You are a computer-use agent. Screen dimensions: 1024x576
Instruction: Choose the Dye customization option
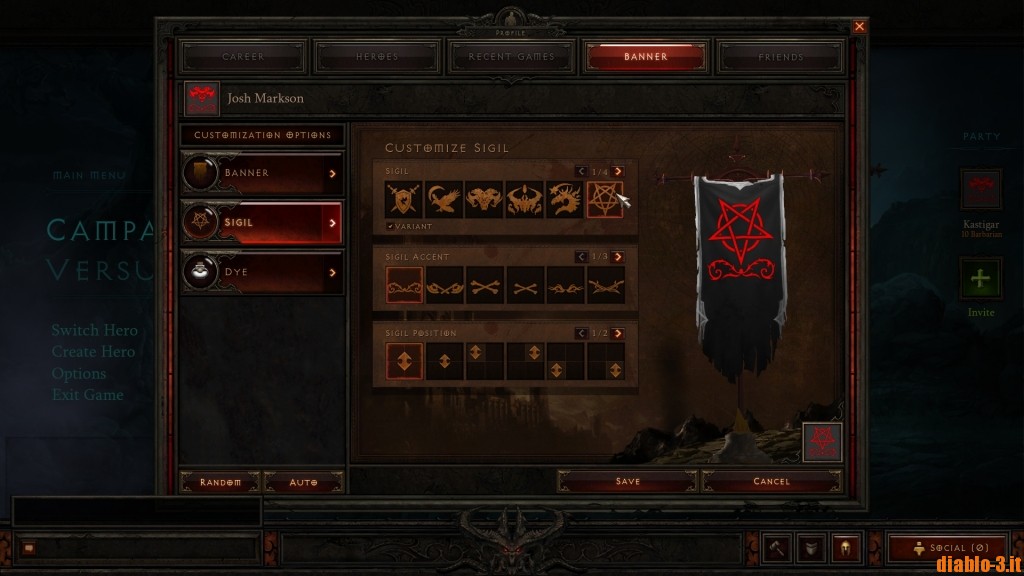coord(262,270)
